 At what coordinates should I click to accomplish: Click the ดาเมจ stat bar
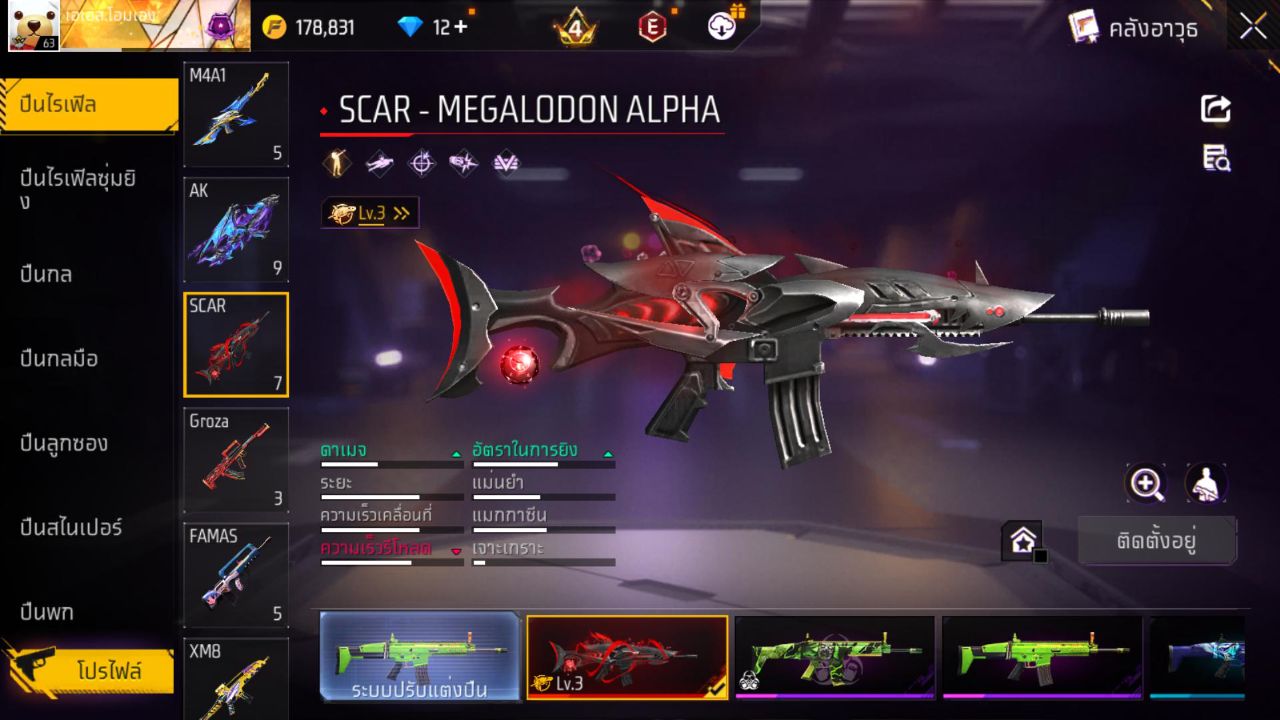coord(390,463)
